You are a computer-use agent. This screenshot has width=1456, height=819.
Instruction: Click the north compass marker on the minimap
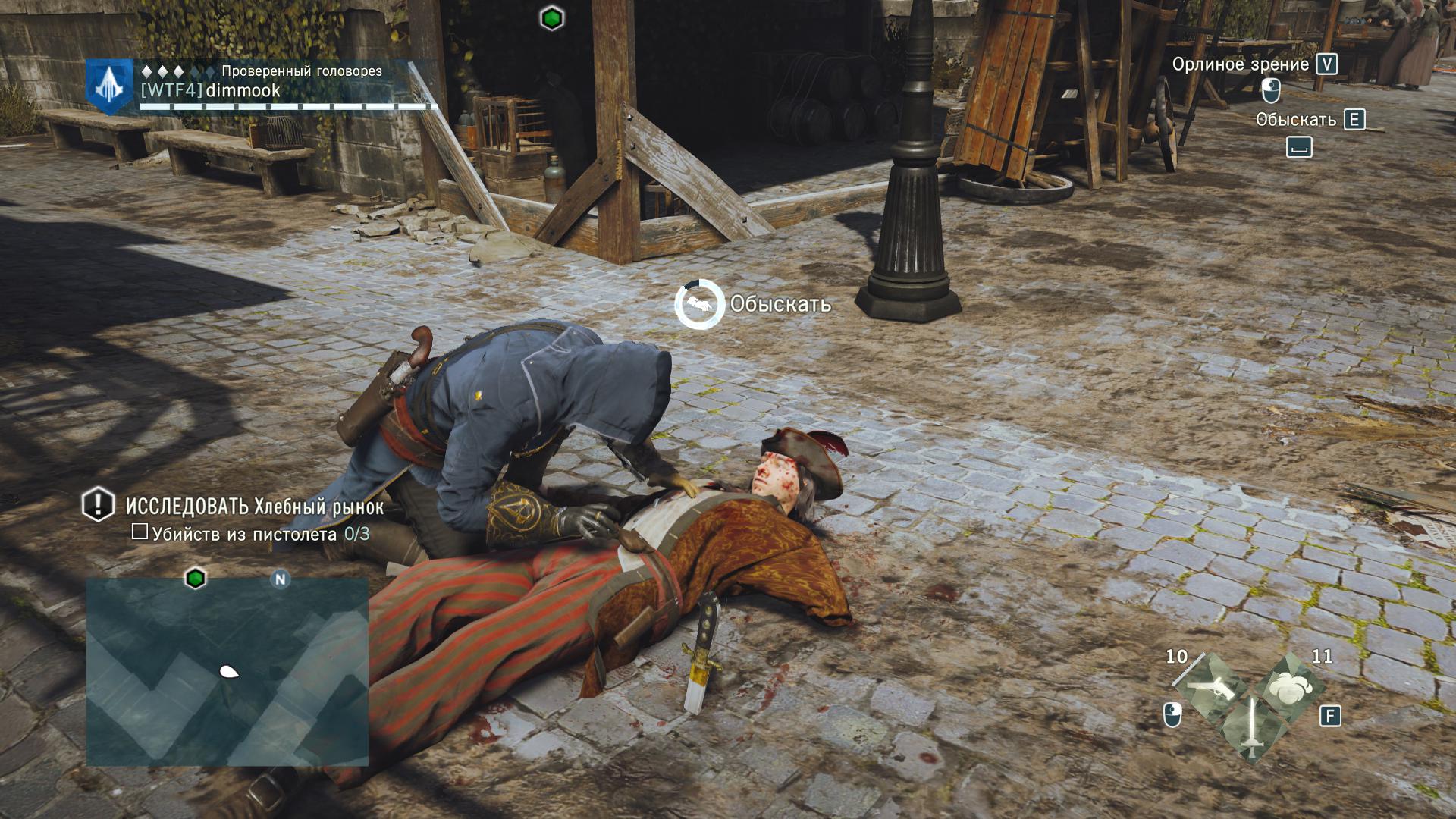[280, 580]
